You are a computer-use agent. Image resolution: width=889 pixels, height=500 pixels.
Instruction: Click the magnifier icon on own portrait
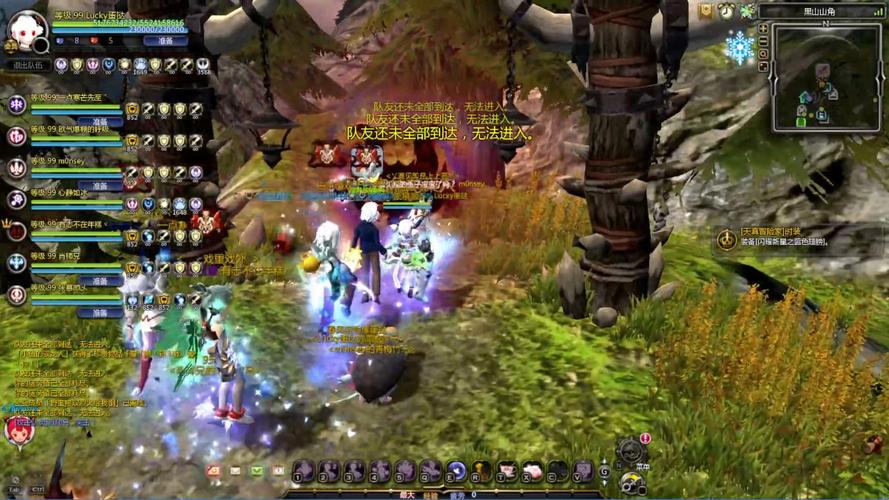[x=40, y=45]
